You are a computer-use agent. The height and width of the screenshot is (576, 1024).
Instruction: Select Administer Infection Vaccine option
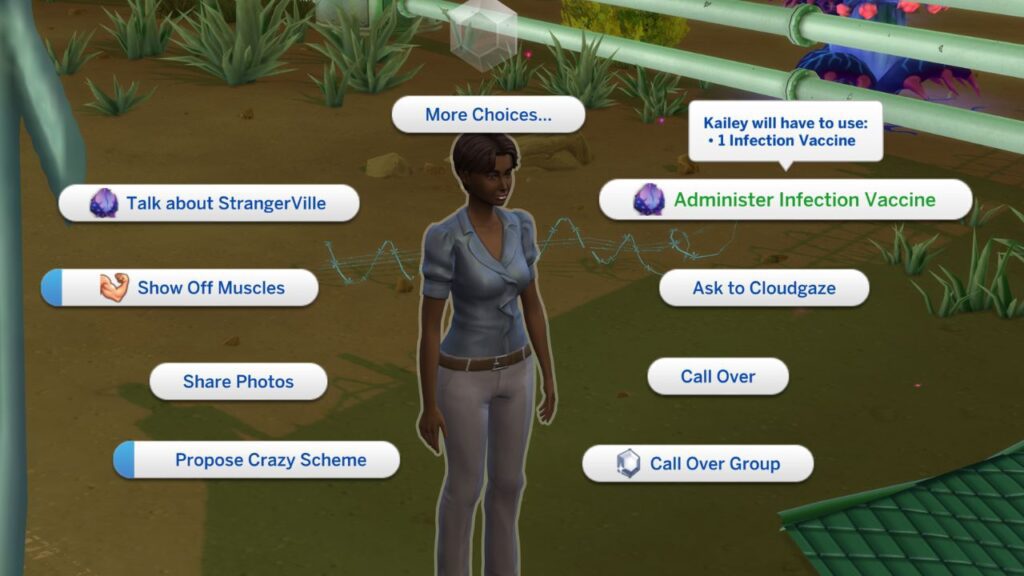coord(786,200)
